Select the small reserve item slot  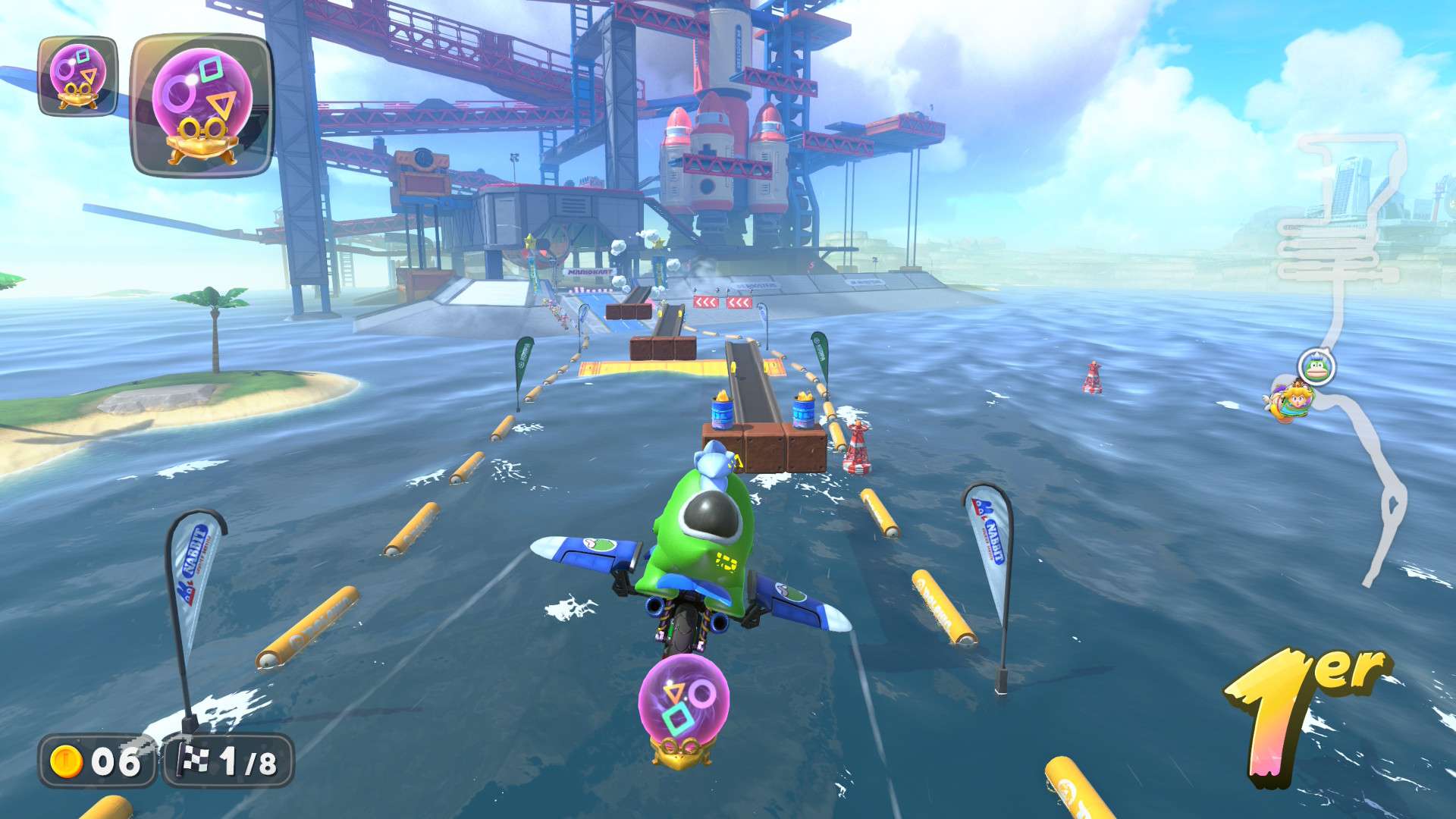point(77,76)
